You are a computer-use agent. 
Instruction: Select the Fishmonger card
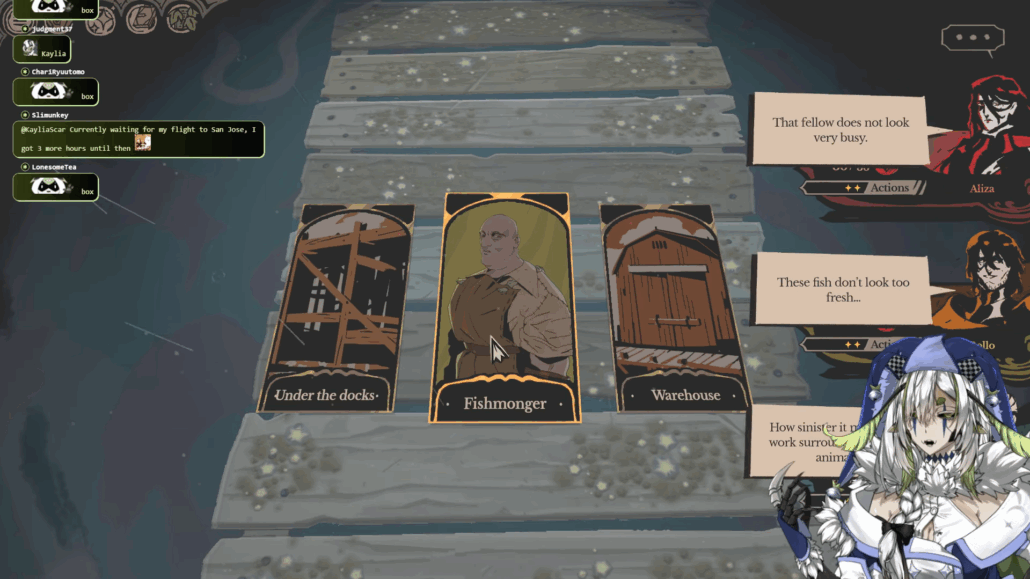(505, 306)
